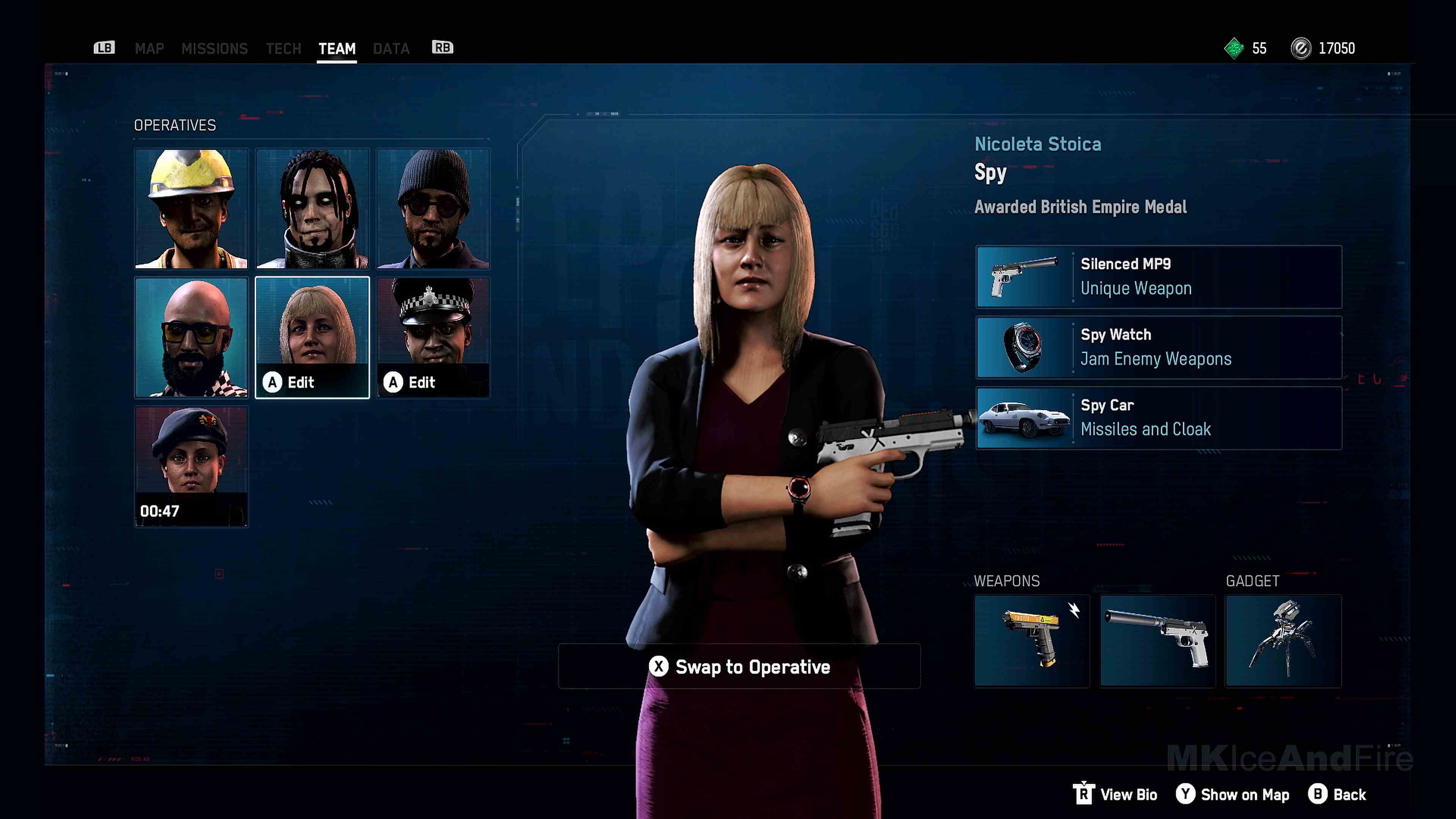This screenshot has height=819, width=1456.
Task: Click the tech points diamond icon
Action: click(1234, 48)
